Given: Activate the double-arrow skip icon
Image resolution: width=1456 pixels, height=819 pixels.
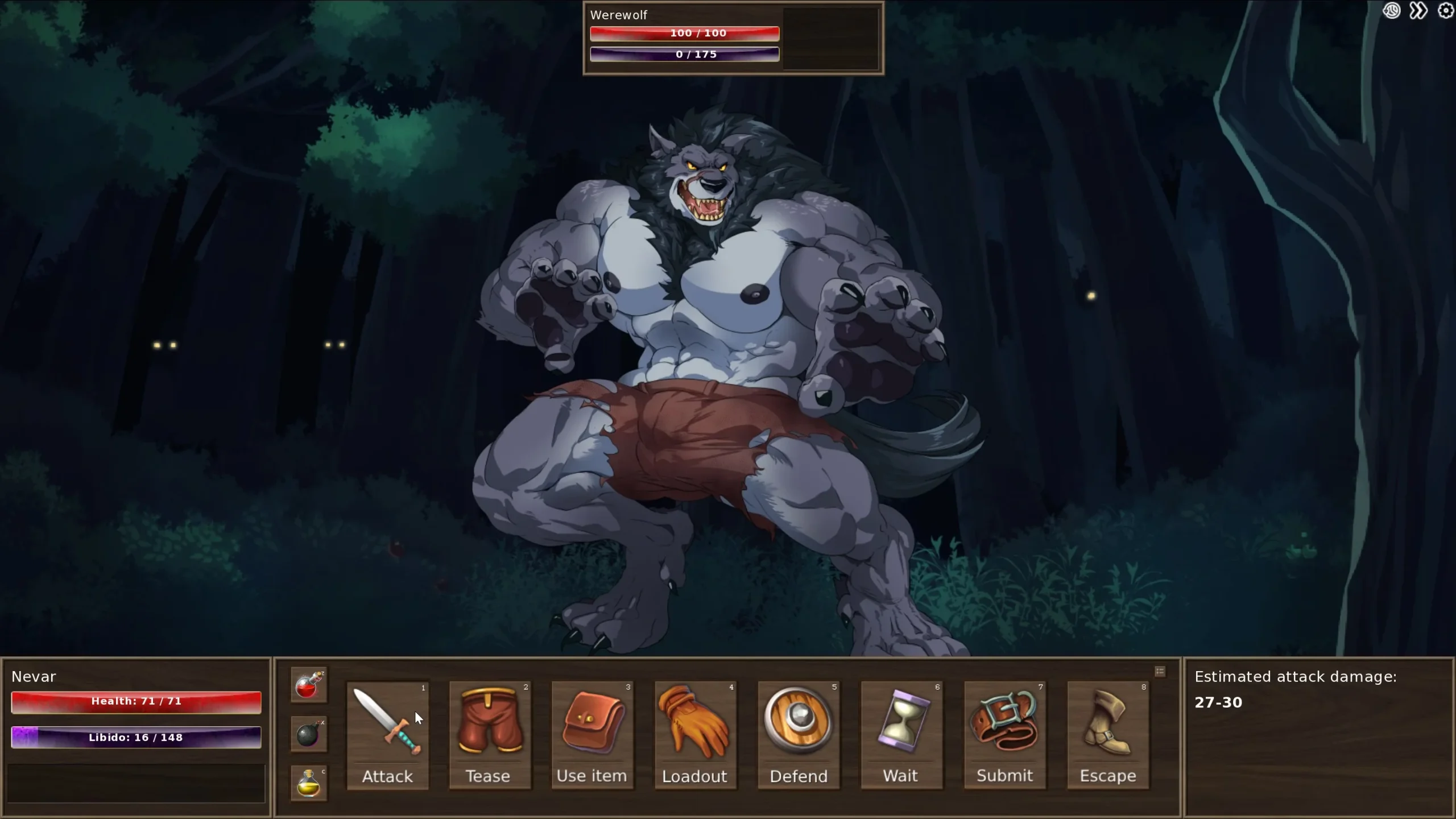Looking at the screenshot, I should (1418, 11).
